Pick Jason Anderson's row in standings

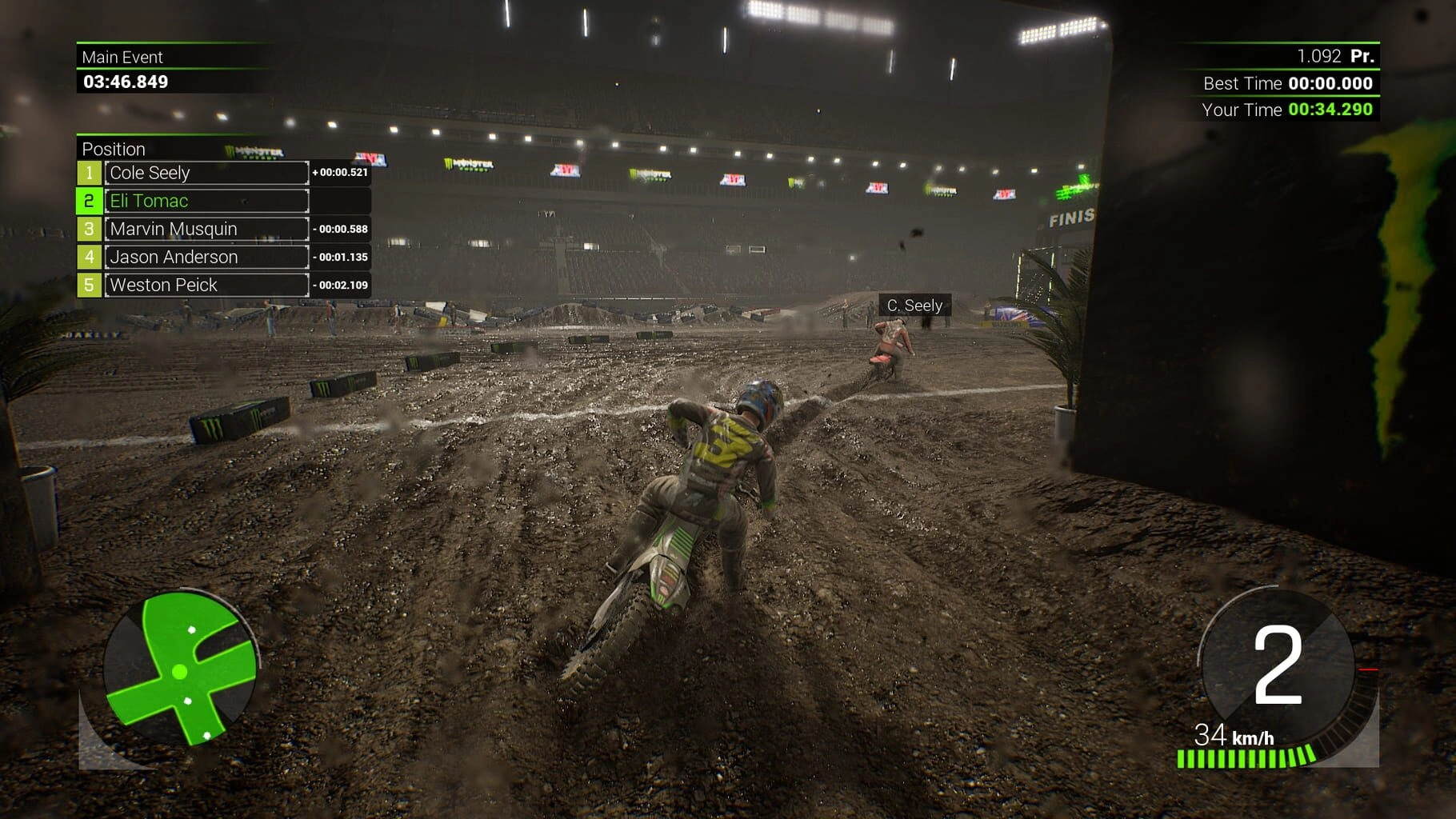(206, 257)
